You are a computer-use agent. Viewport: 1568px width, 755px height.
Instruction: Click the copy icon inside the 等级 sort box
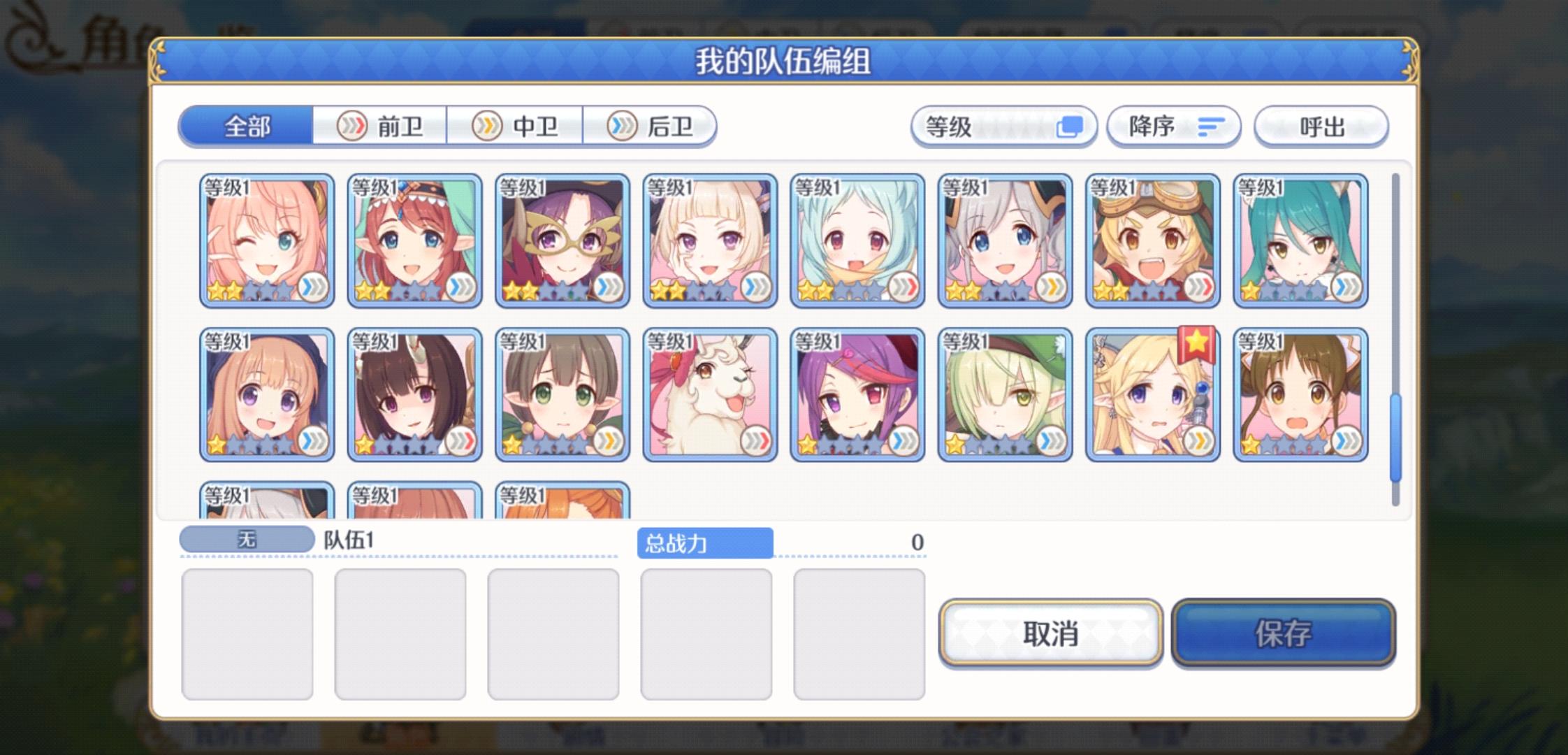[1071, 127]
